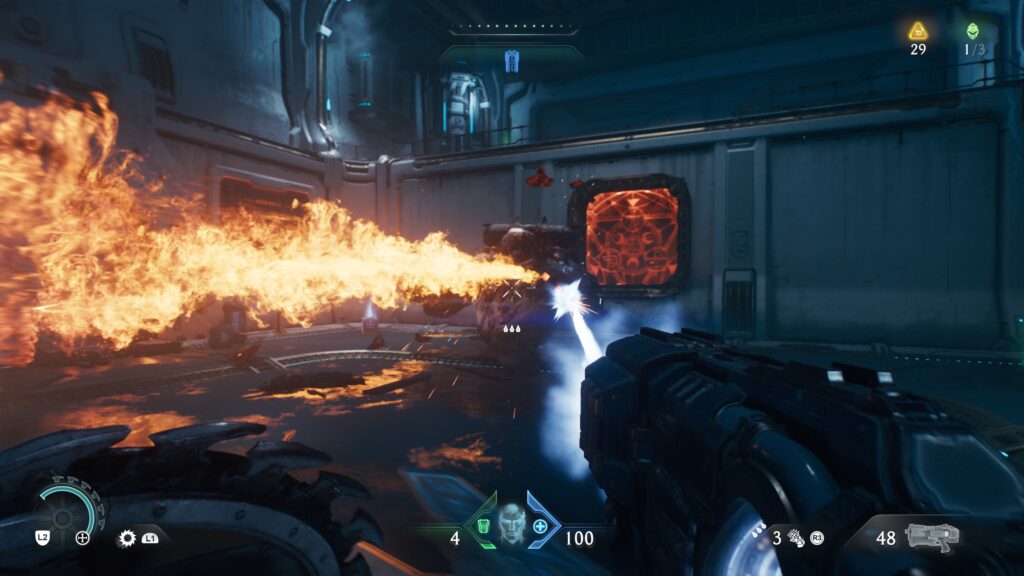Select the blue marker on the compass bar
The image size is (1024, 576).
512,62
